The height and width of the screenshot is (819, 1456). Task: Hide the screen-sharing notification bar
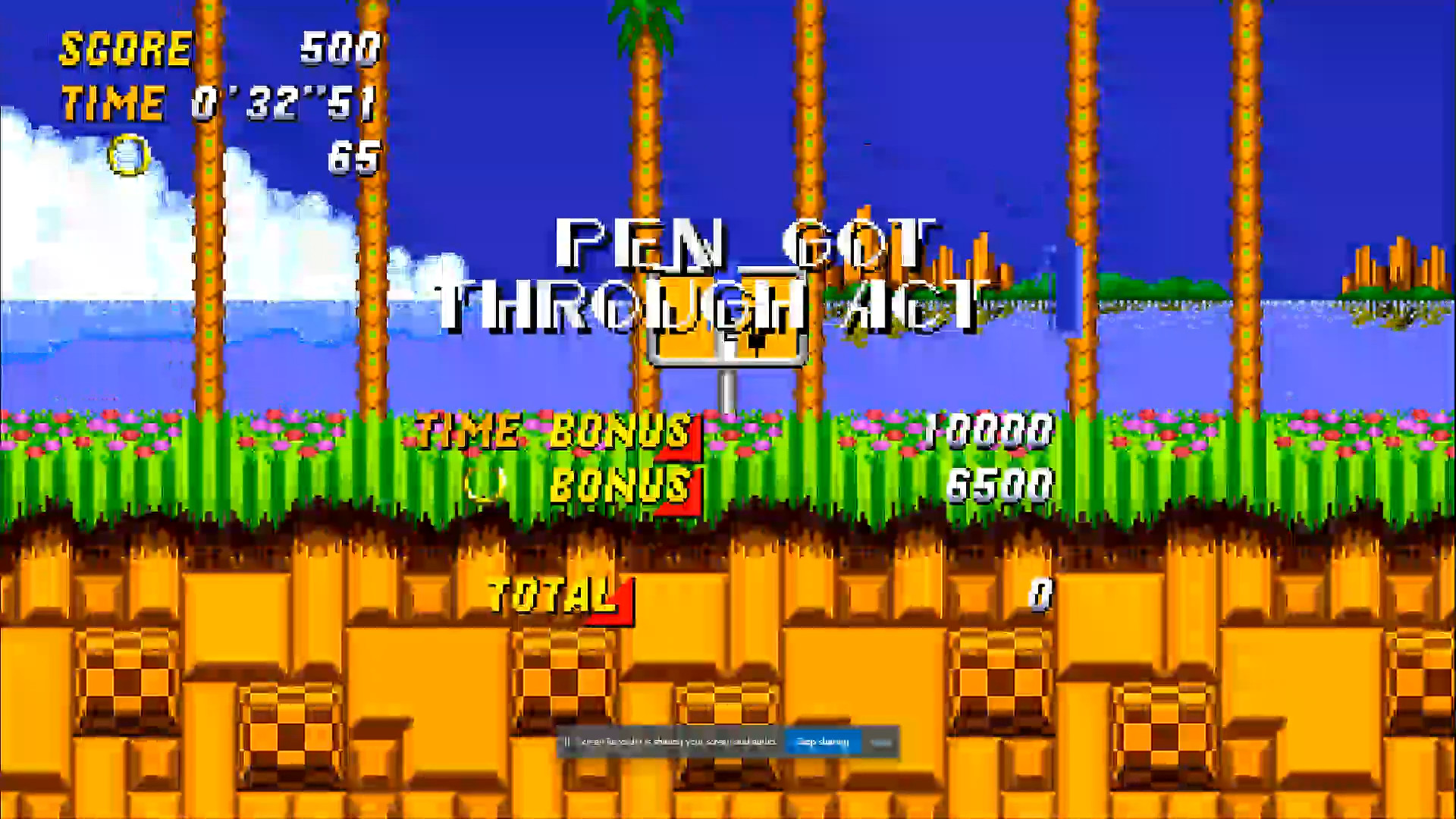tap(882, 742)
